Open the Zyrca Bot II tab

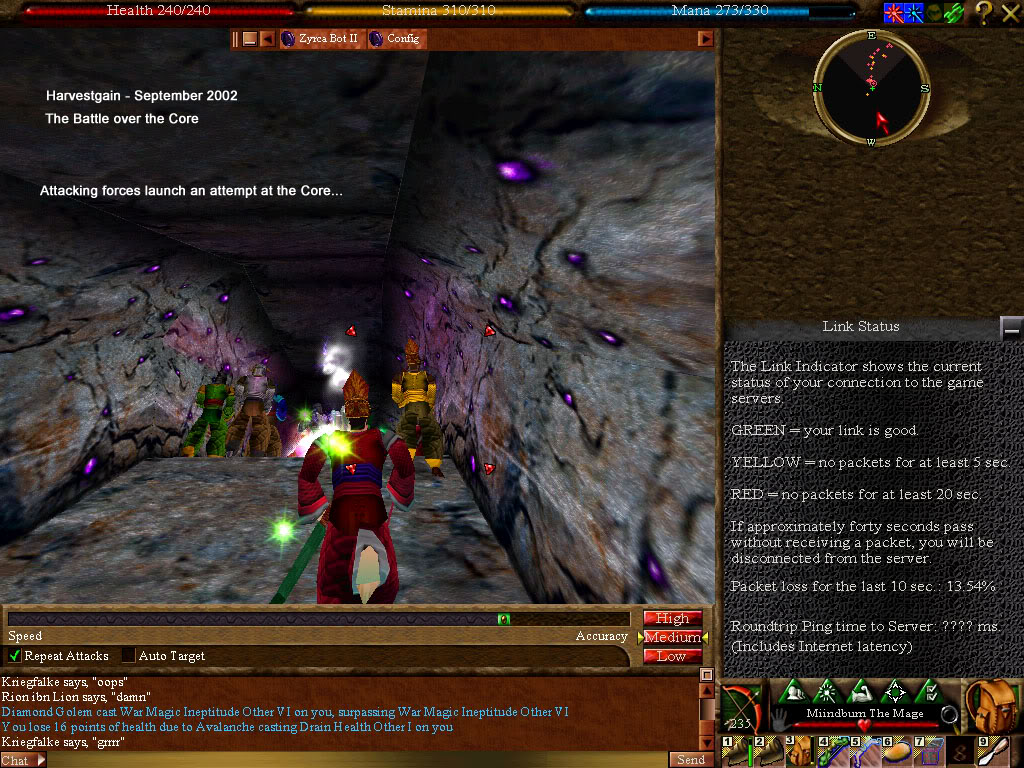click(320, 39)
